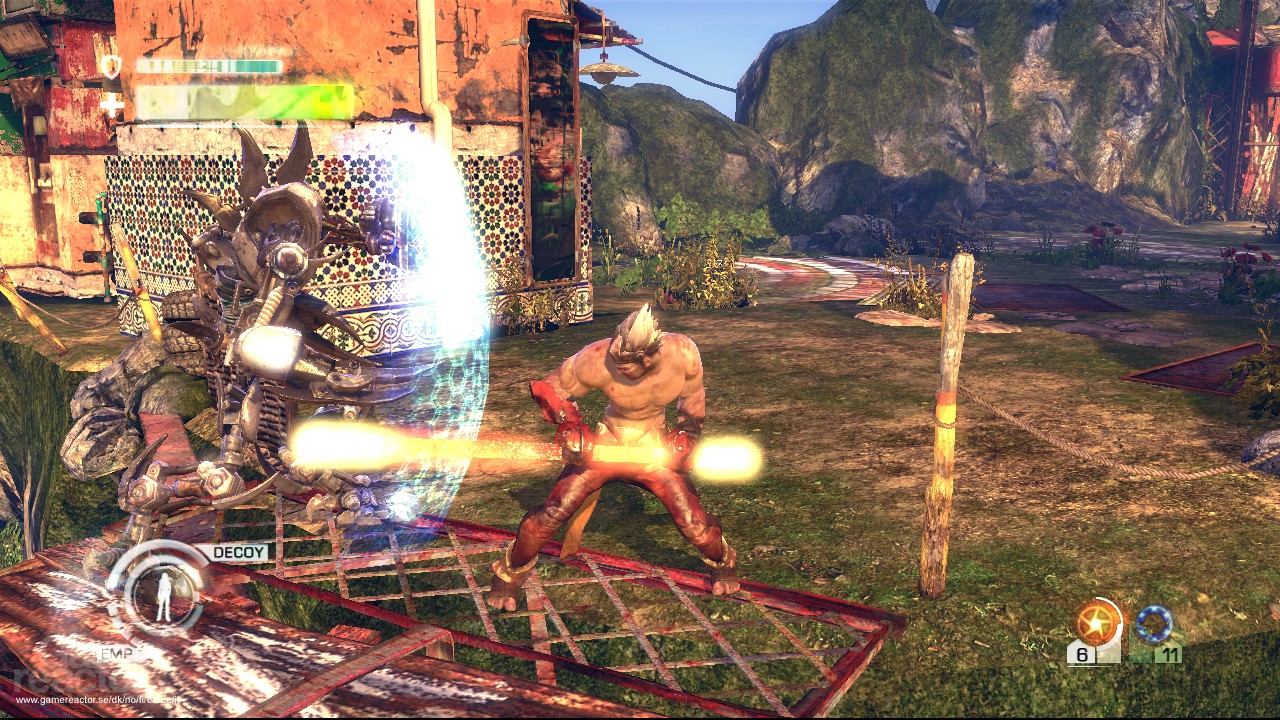Viewport: 1280px width, 720px height.
Task: Select the white health cross icon
Action: [112, 103]
